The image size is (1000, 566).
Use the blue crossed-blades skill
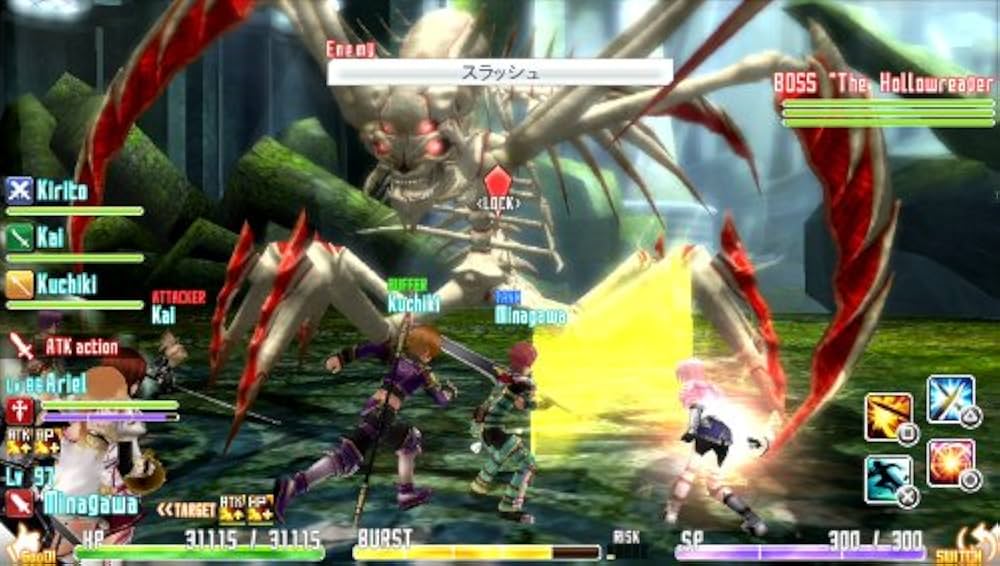pos(950,399)
